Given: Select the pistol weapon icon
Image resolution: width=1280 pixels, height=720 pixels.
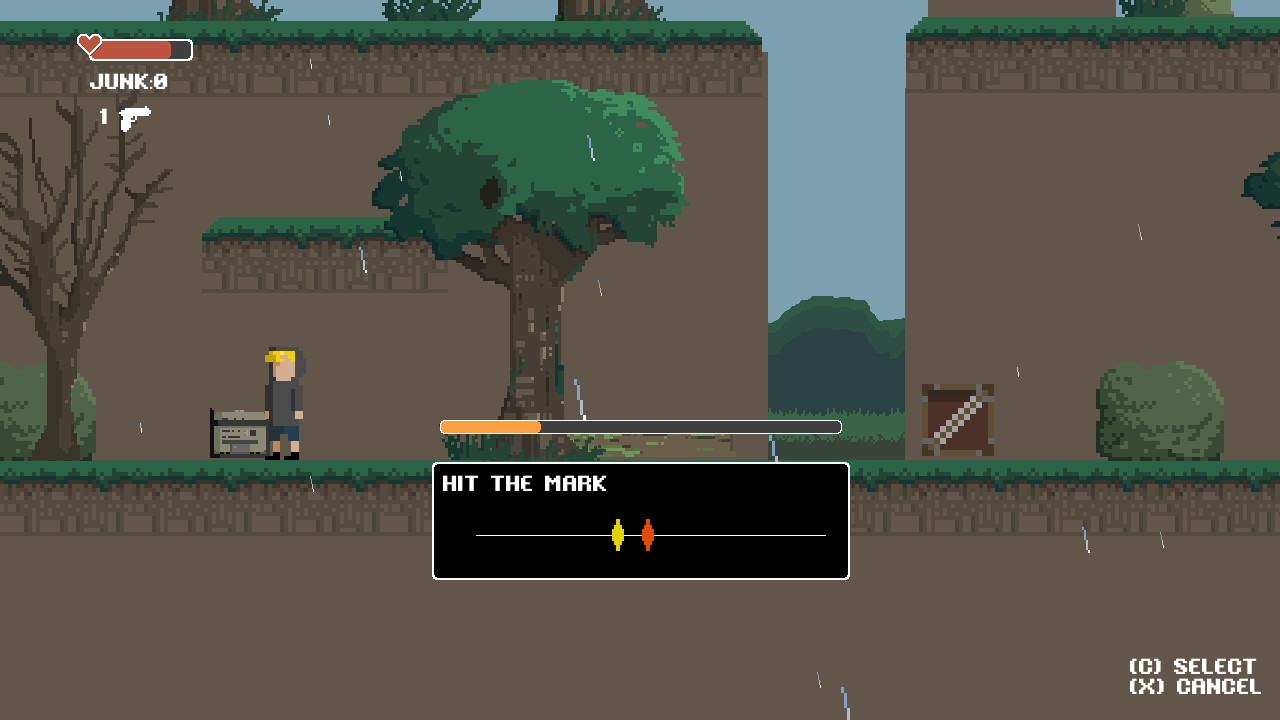Looking at the screenshot, I should pyautogui.click(x=133, y=117).
